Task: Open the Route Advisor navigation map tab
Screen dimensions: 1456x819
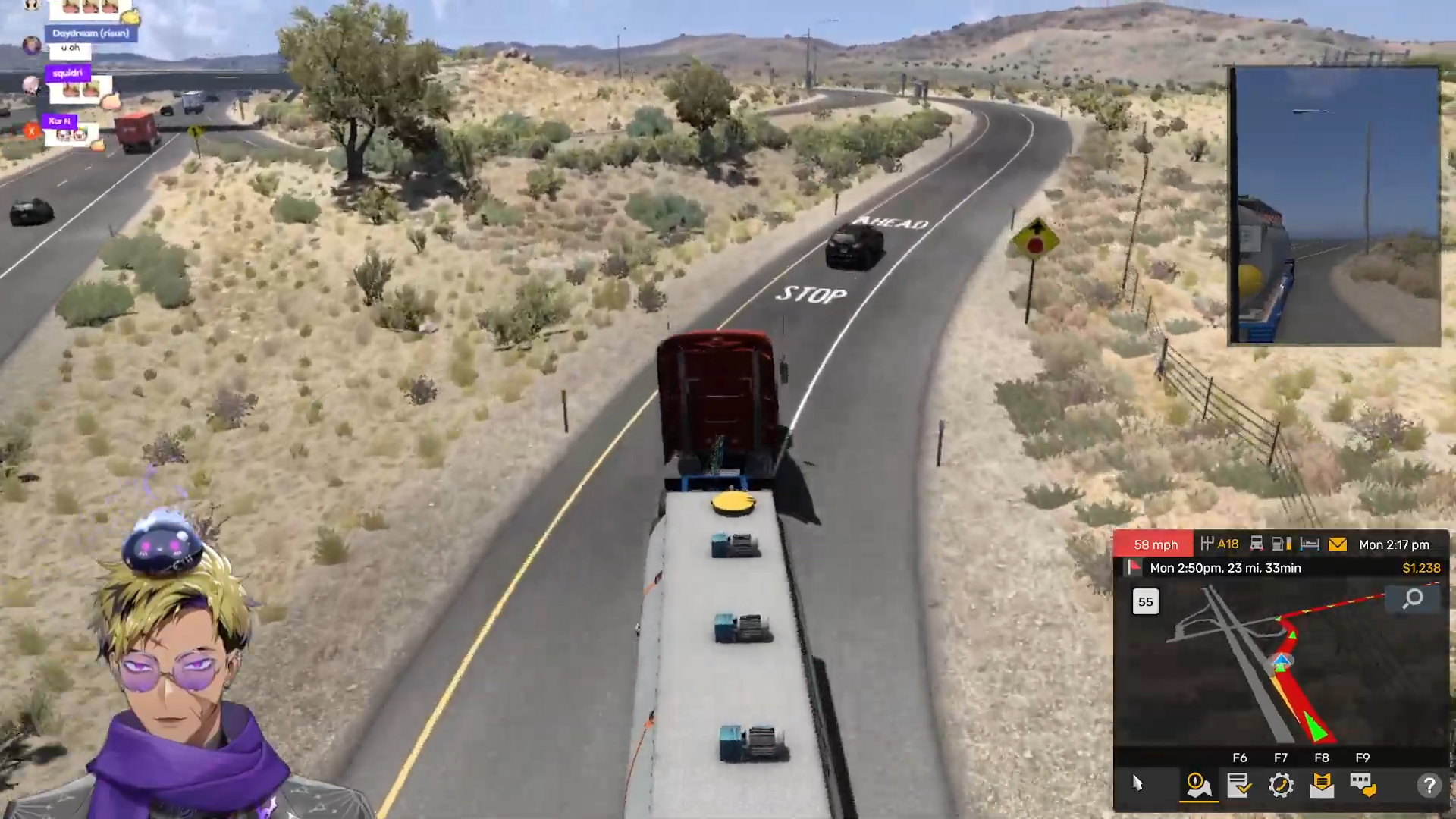Action: tap(1198, 785)
